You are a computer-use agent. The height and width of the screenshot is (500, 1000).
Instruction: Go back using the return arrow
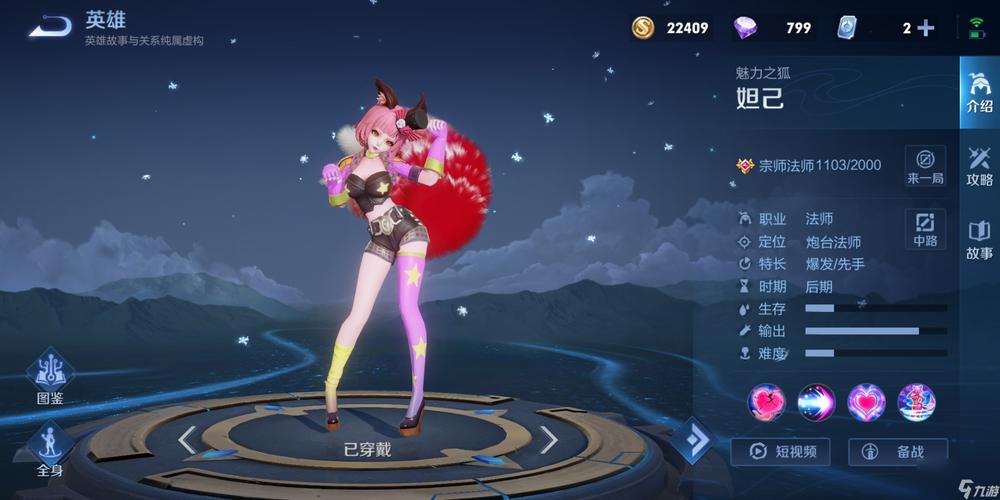coord(48,26)
